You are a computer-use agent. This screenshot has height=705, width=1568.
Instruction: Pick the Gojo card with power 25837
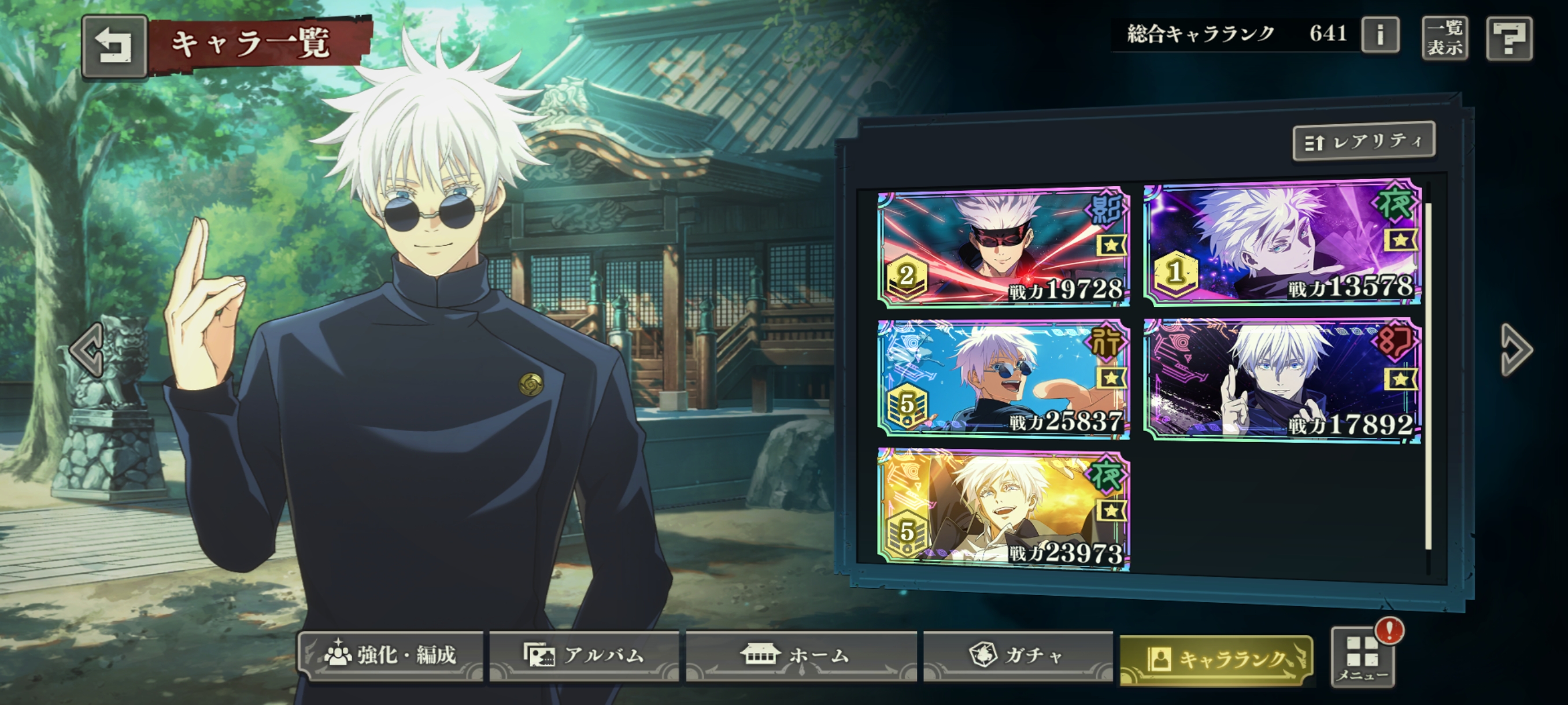(x=1003, y=379)
